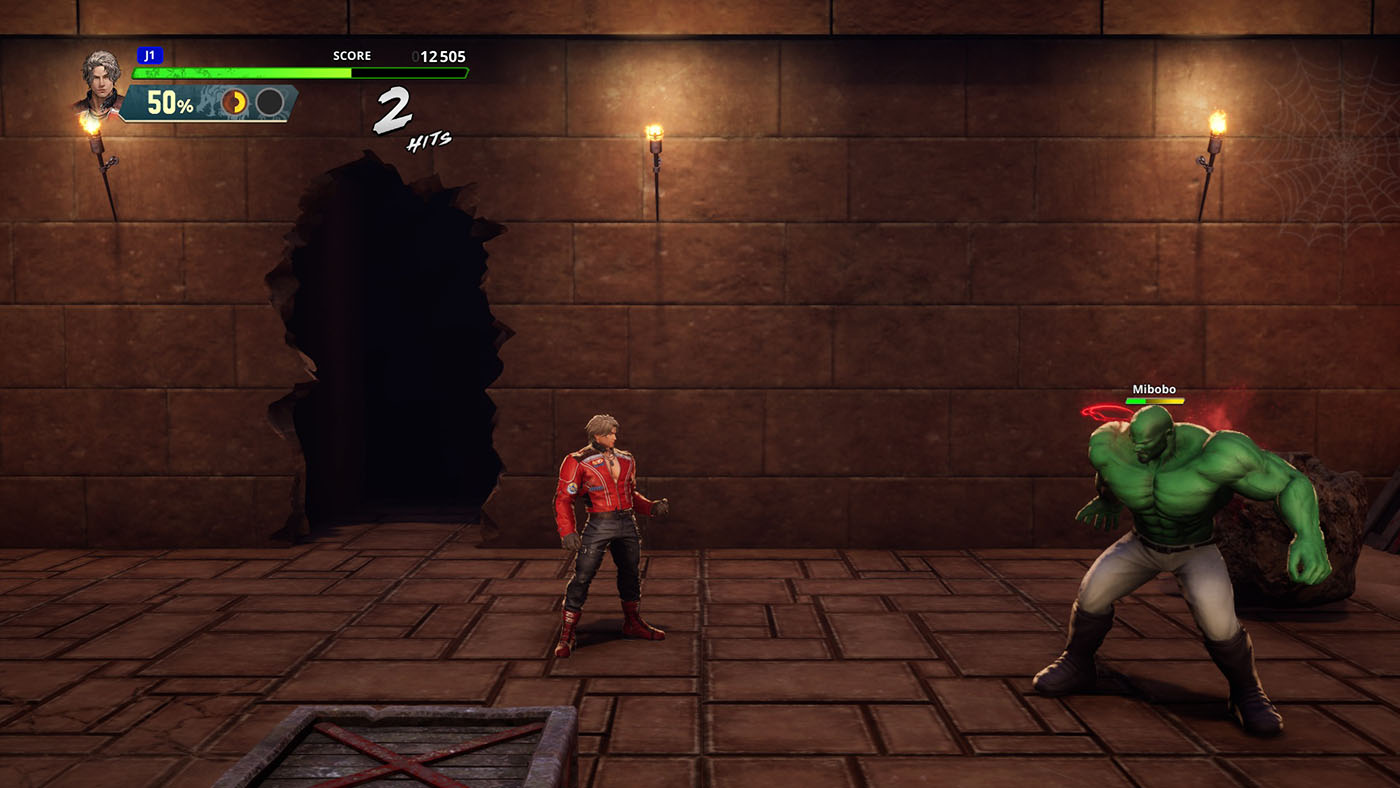Click the empty dark special orb
Image resolution: width=1400 pixels, height=788 pixels.
pos(270,102)
